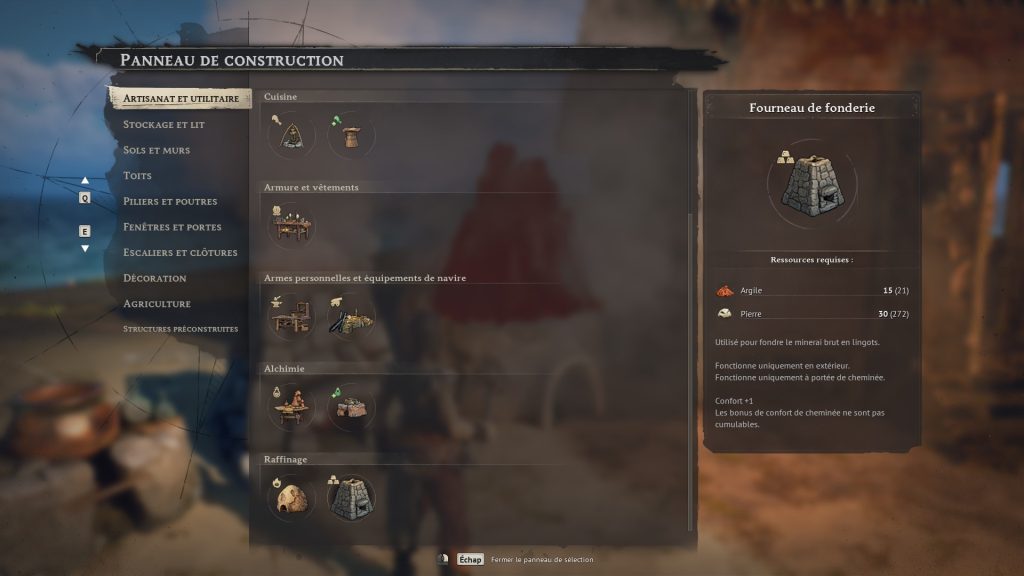Screen dimensions: 1024x576
Task: Select the second Alchimie station icon
Action: click(351, 407)
